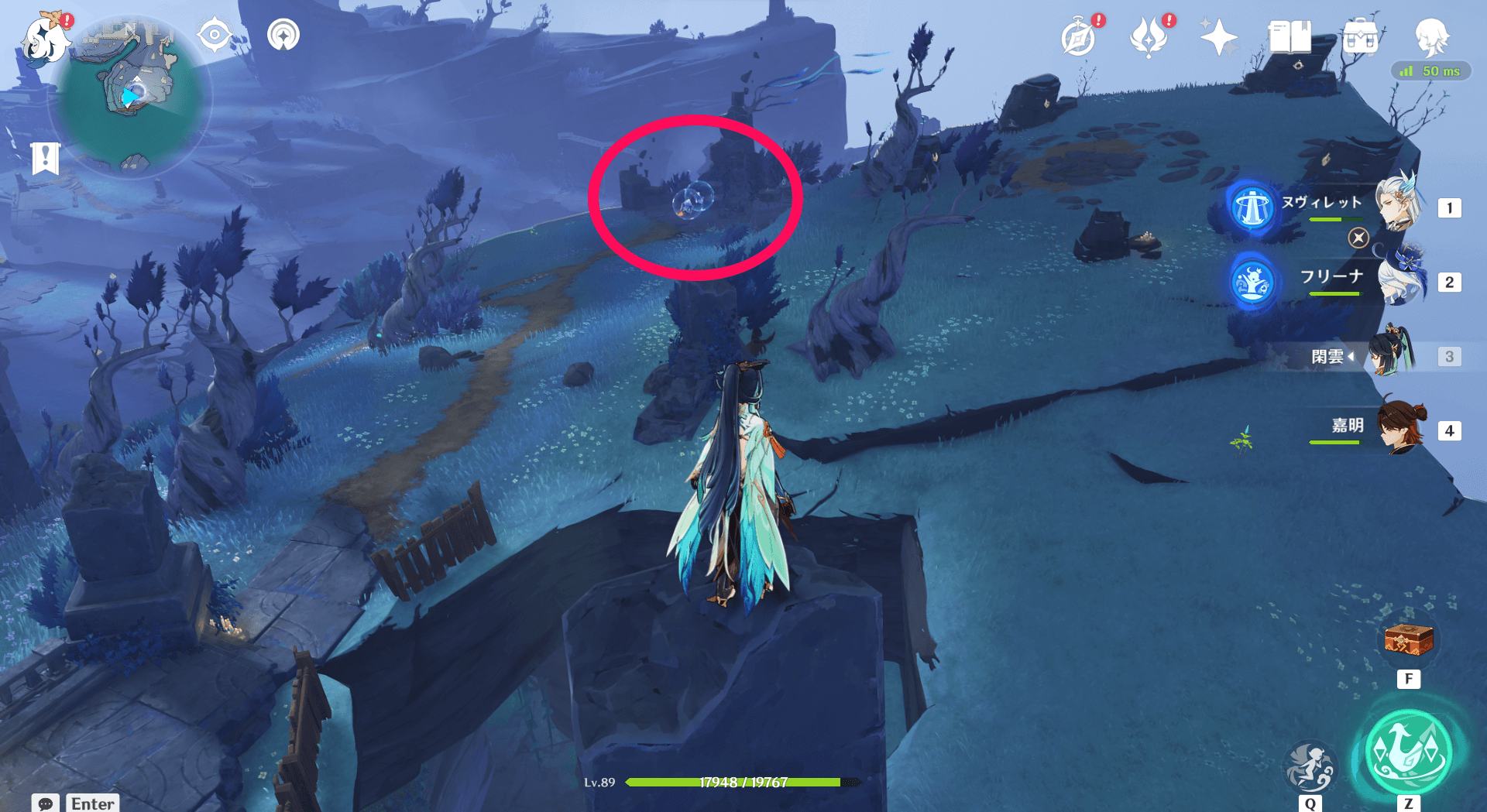
Task: Click Enter to open the chat box
Action: click(x=92, y=803)
